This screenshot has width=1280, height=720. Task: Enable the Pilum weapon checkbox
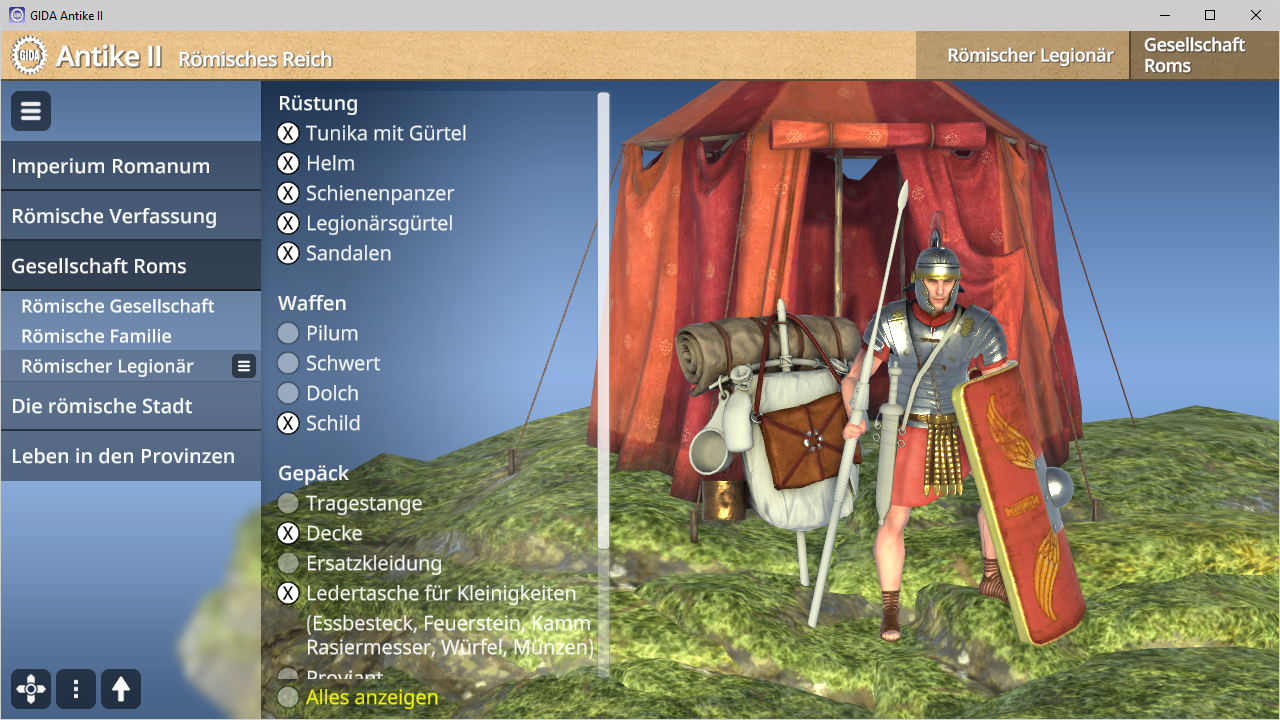288,333
